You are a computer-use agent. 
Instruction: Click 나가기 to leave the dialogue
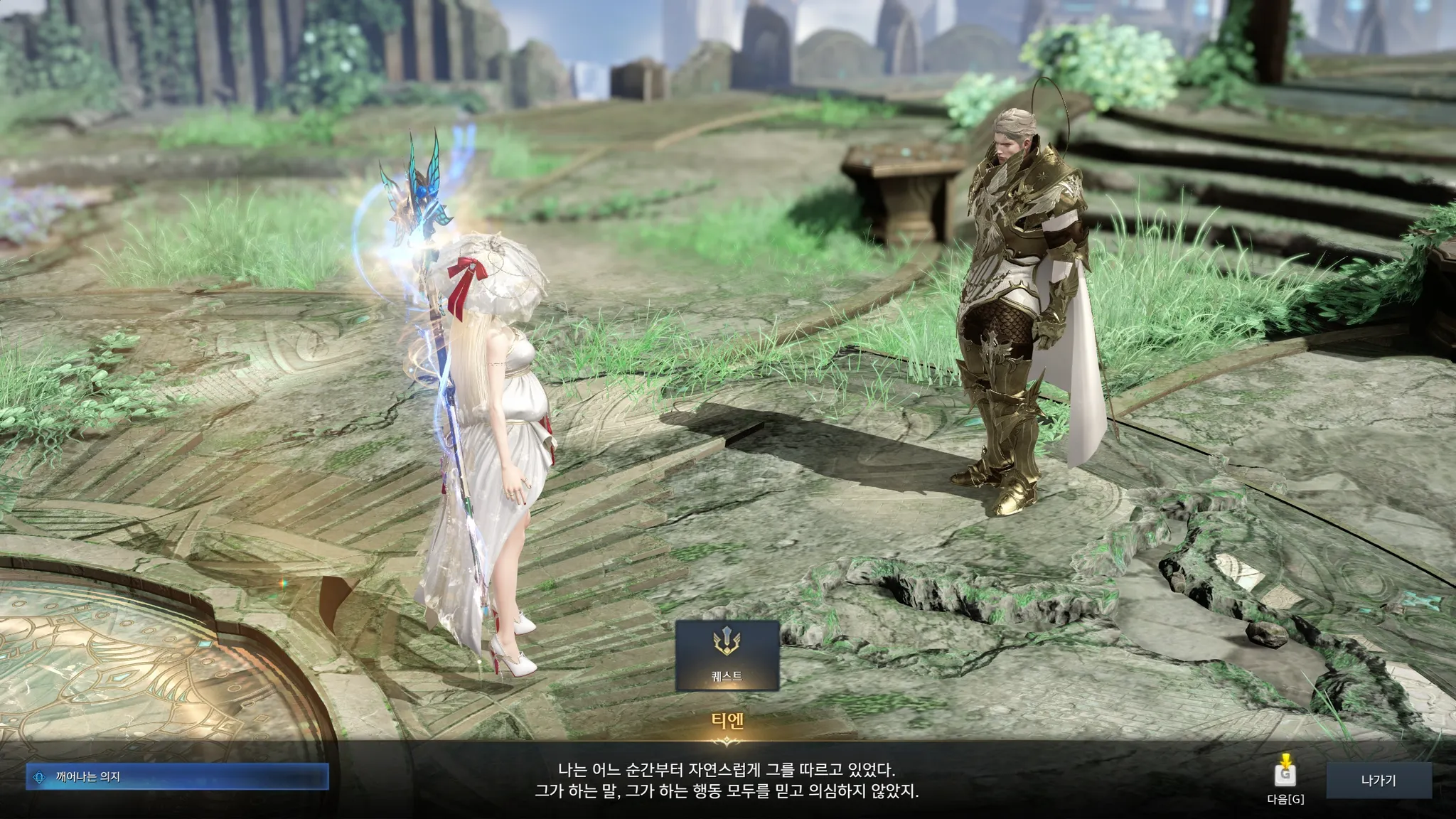1378,781
